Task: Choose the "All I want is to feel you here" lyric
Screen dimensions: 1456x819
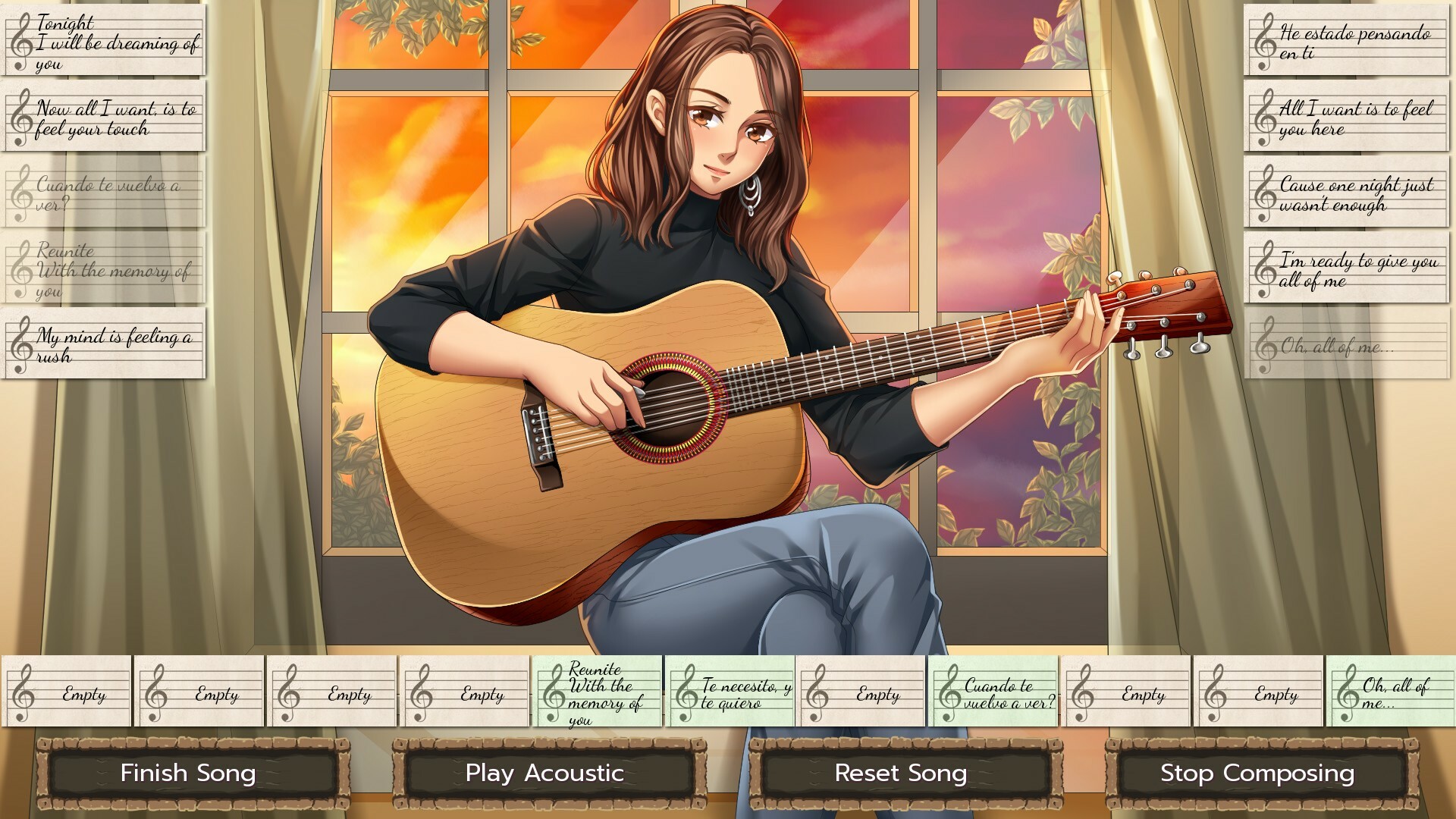Action: 1346,118
